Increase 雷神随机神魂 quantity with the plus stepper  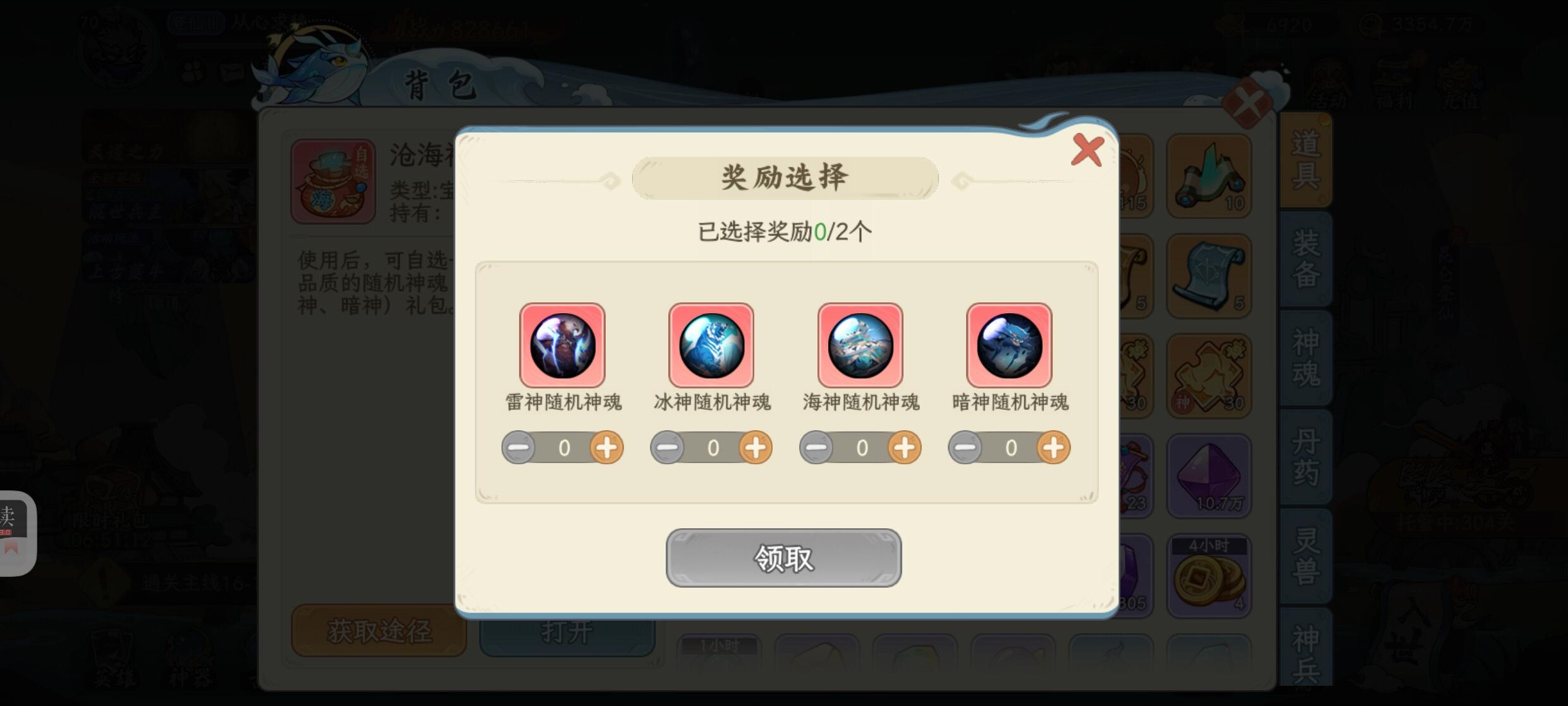608,447
